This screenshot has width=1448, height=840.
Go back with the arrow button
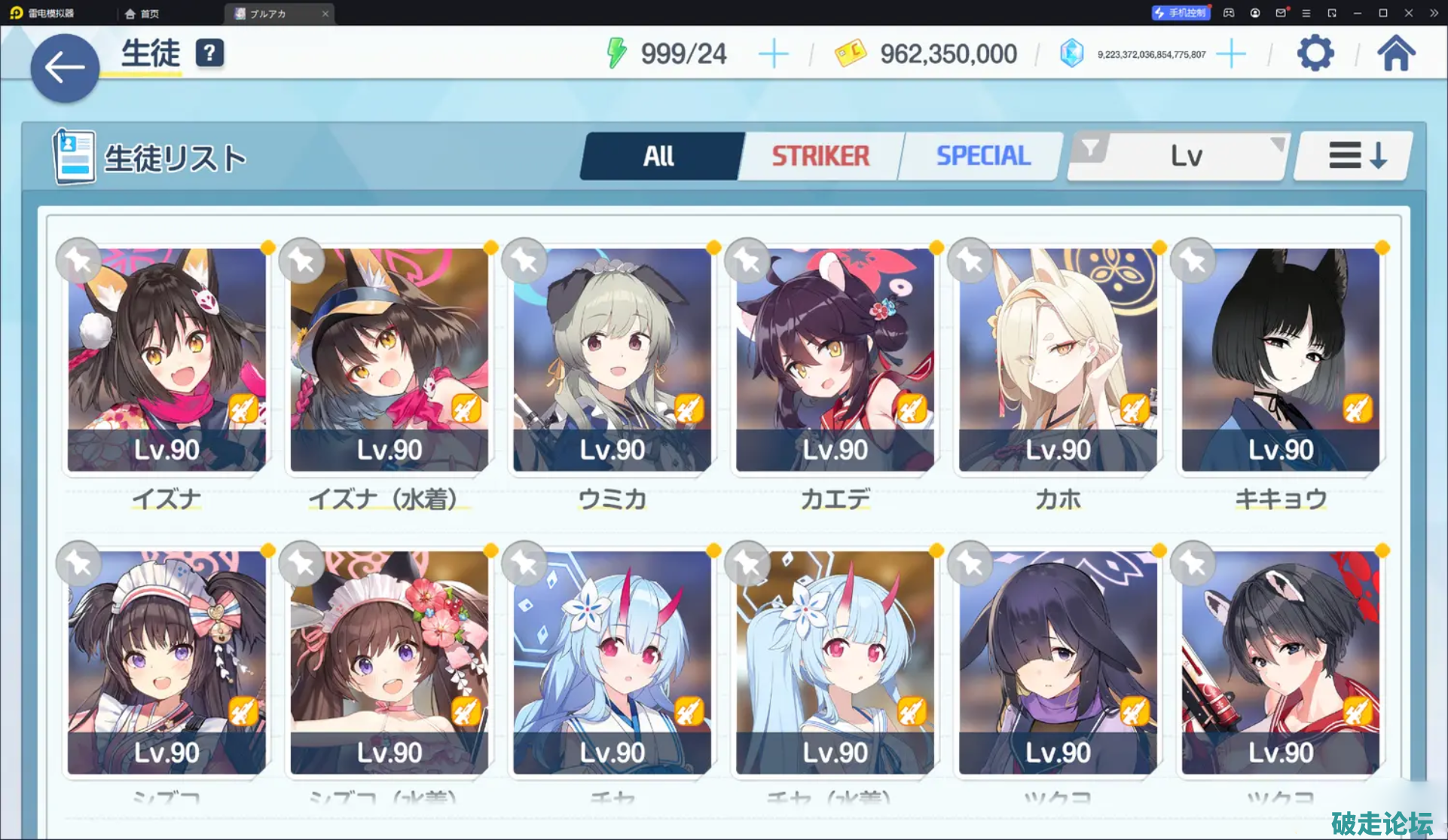point(65,68)
